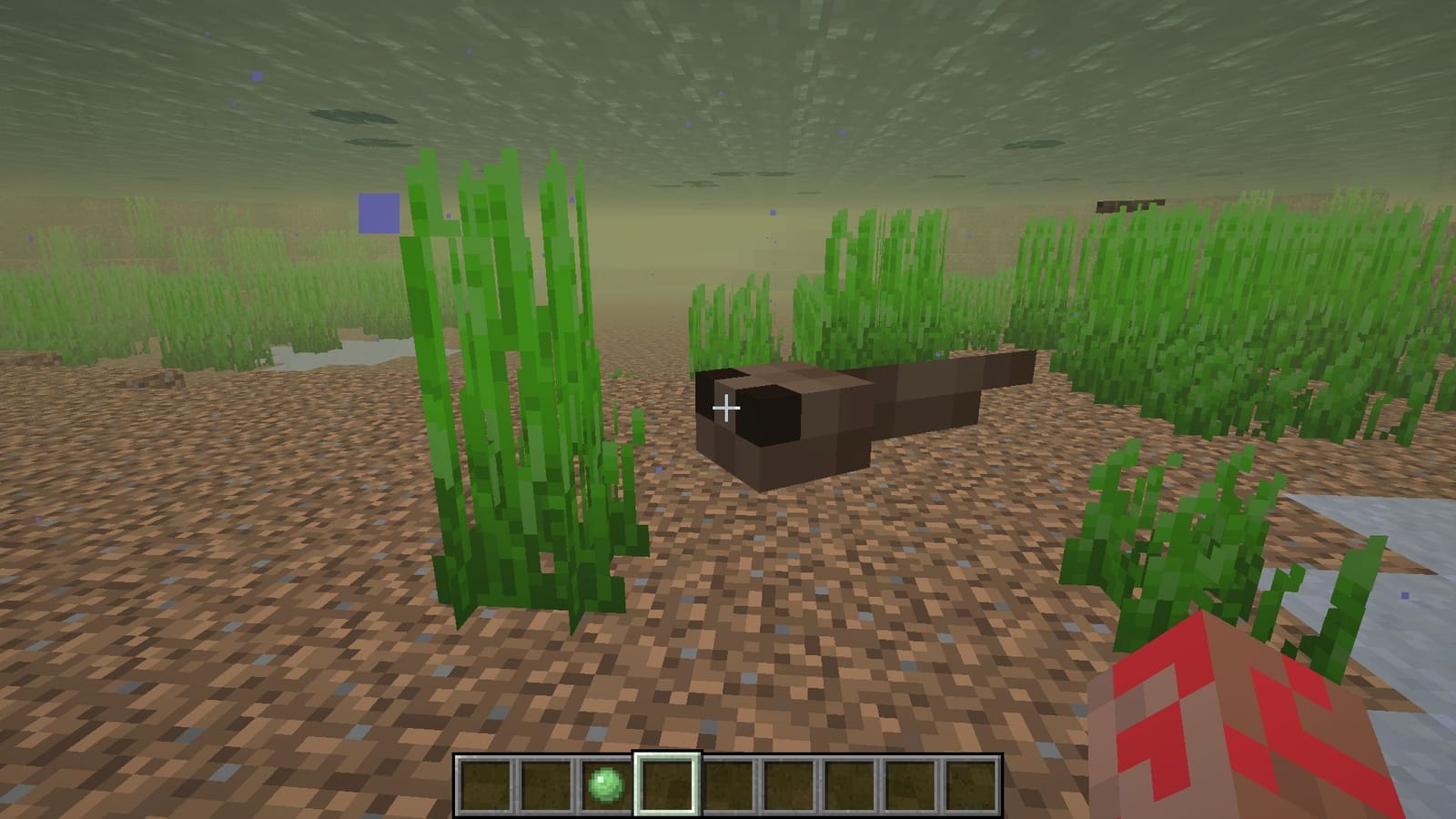Click the crosshair at screen center
The width and height of the screenshot is (1456, 819).
[x=727, y=408]
